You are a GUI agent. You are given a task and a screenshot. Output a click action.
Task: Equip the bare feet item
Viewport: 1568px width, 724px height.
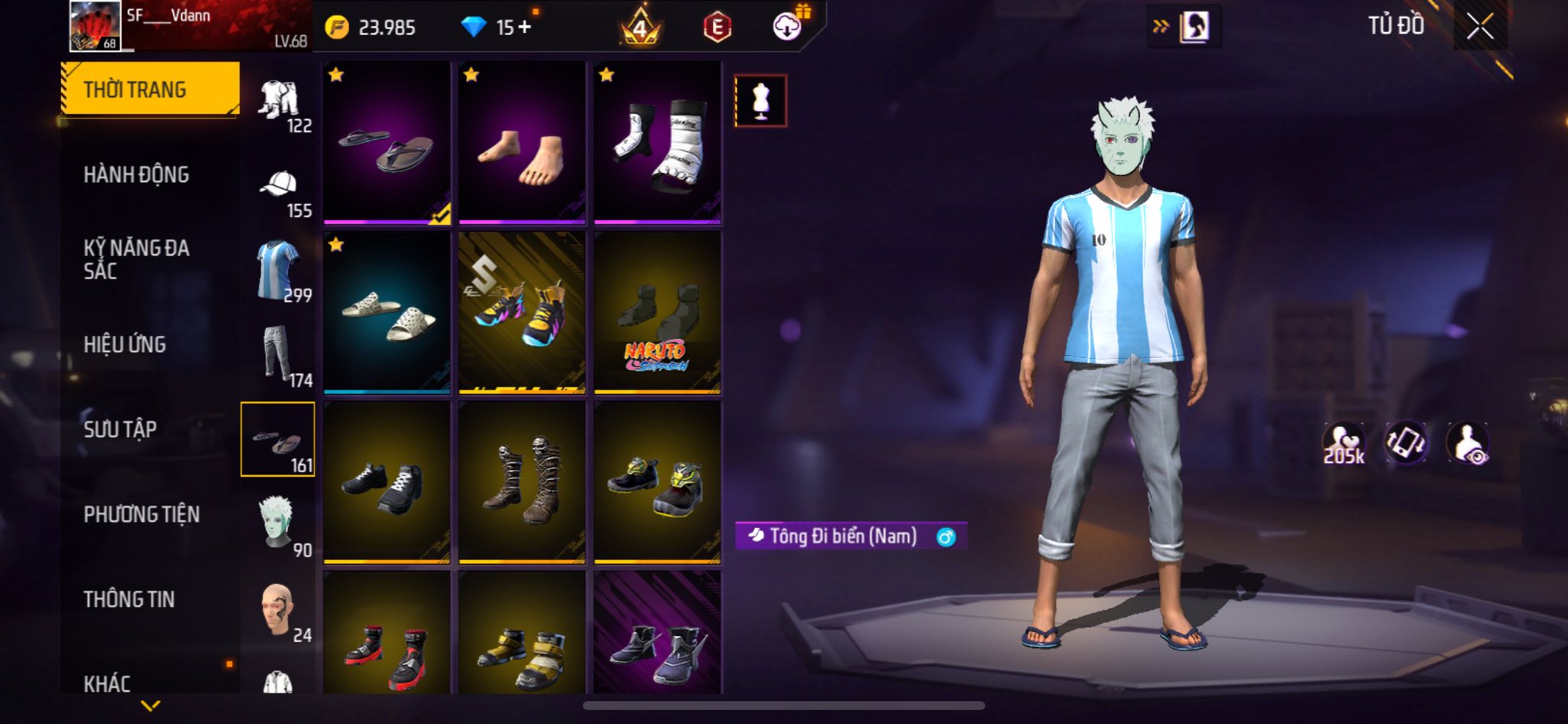pyautogui.click(x=522, y=145)
